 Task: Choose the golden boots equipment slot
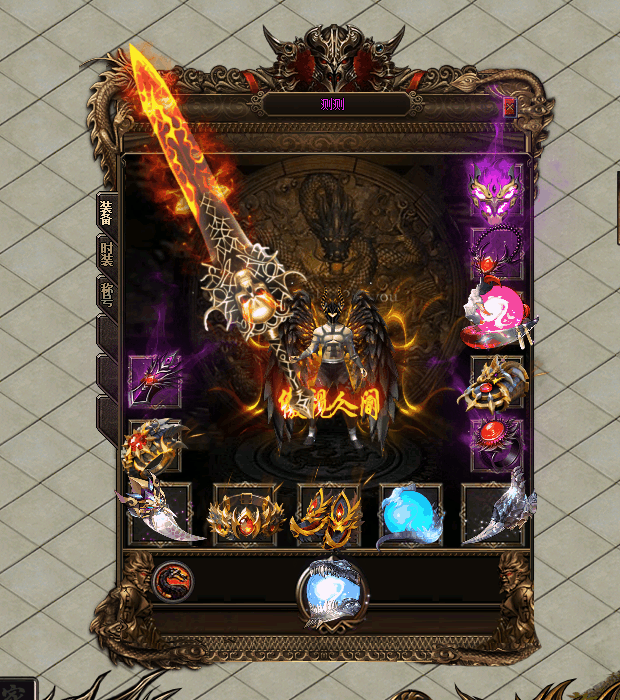click(x=326, y=514)
